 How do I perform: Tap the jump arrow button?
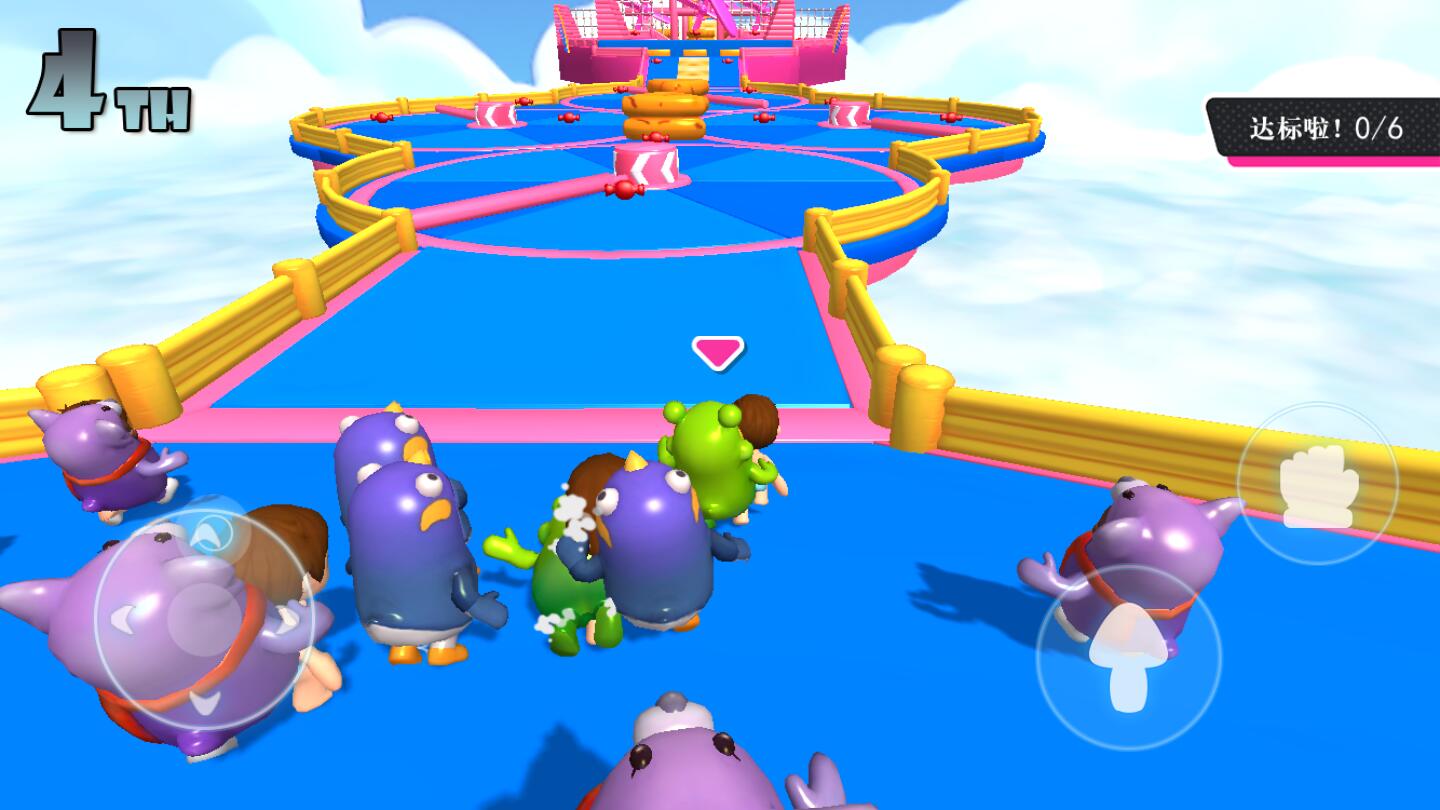[x=1128, y=657]
